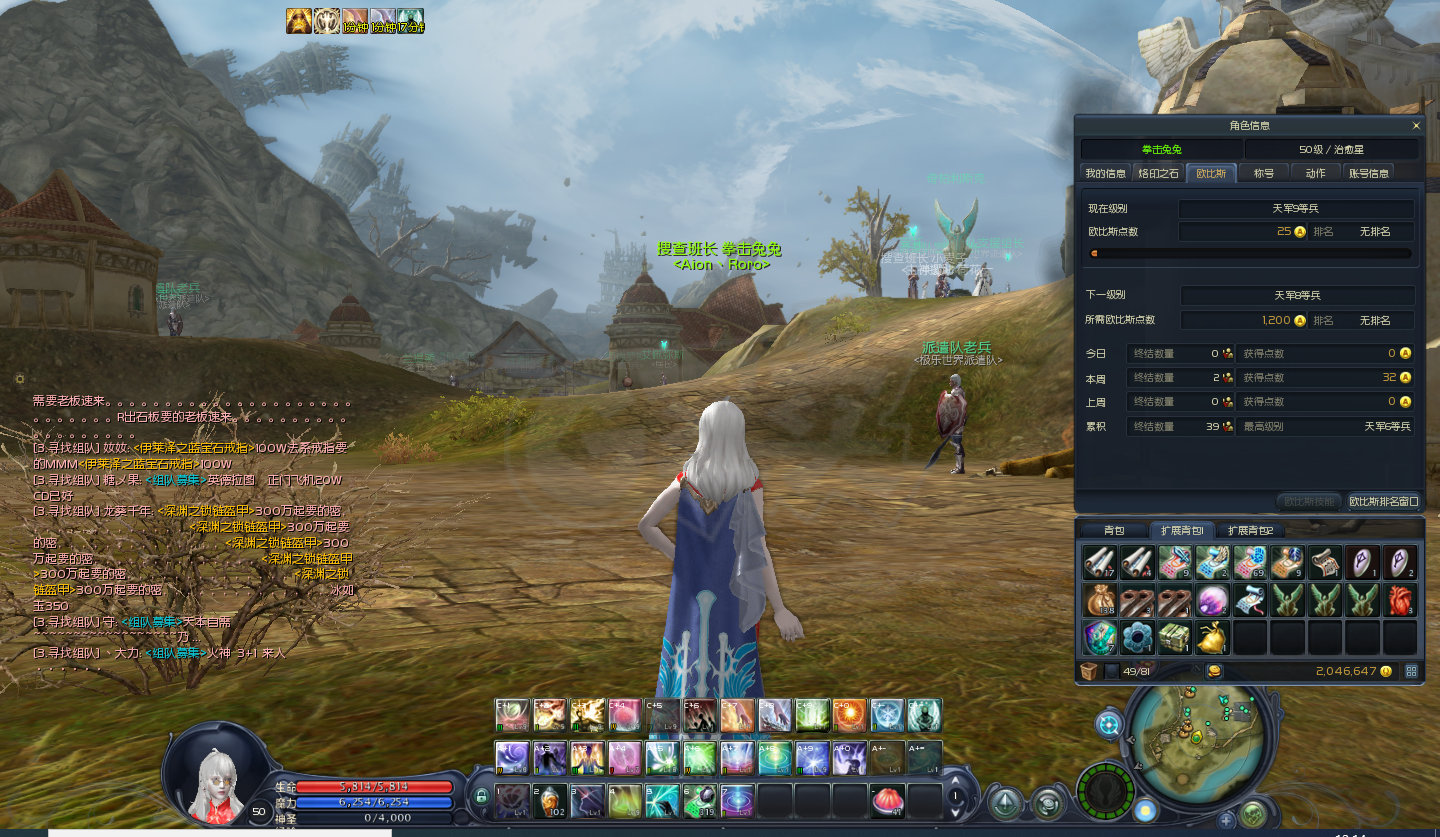
Task: Close the 角色信息 character window
Action: click(1416, 126)
